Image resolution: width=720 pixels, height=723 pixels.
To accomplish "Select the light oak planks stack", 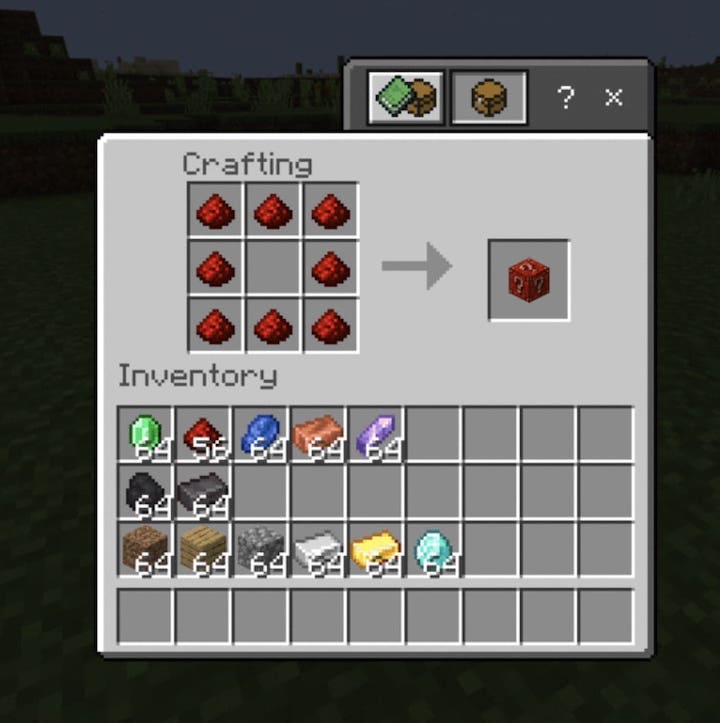I will (x=203, y=549).
